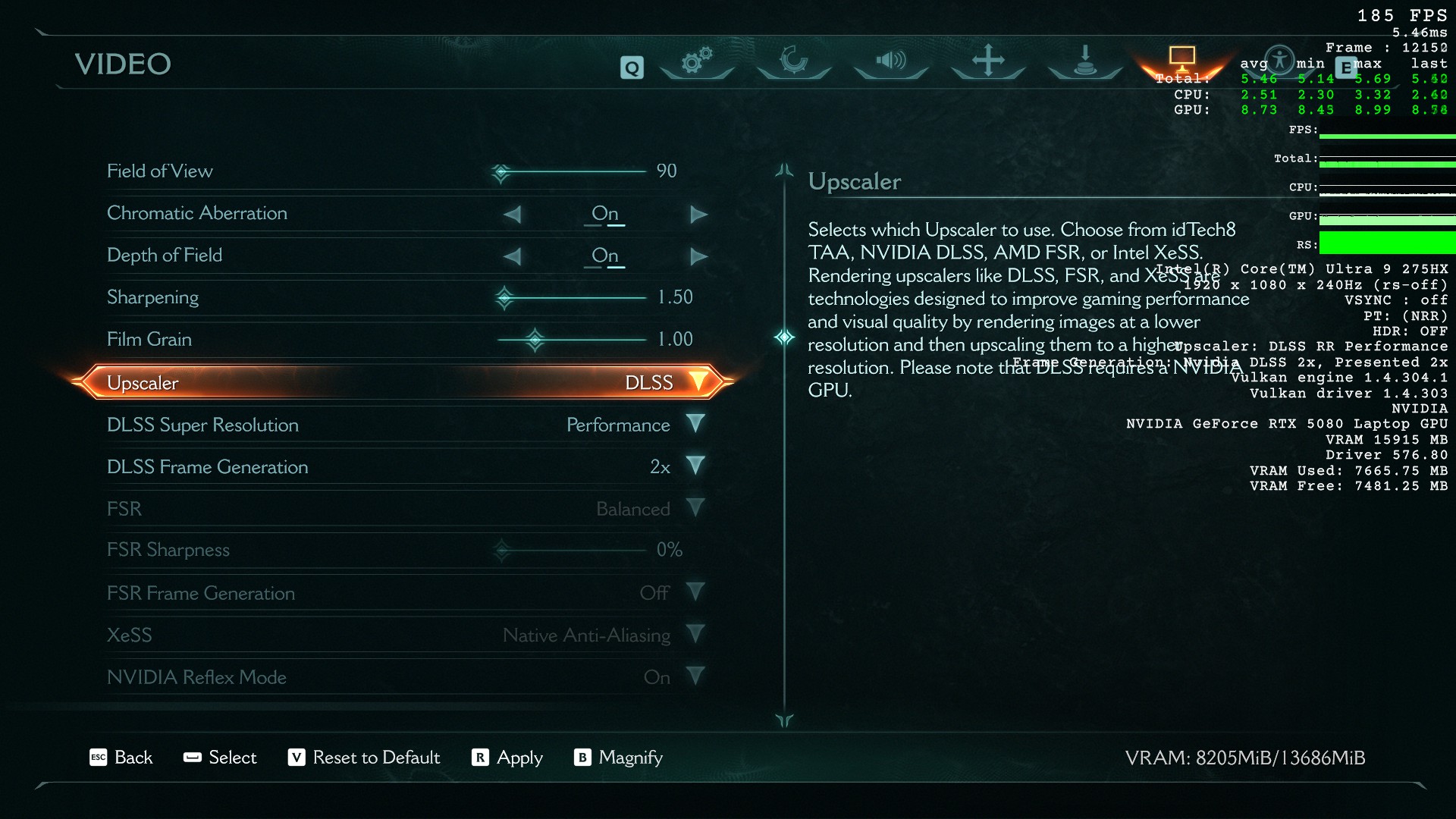
Task: Click the left arrow for Depth of Field
Action: point(513,256)
